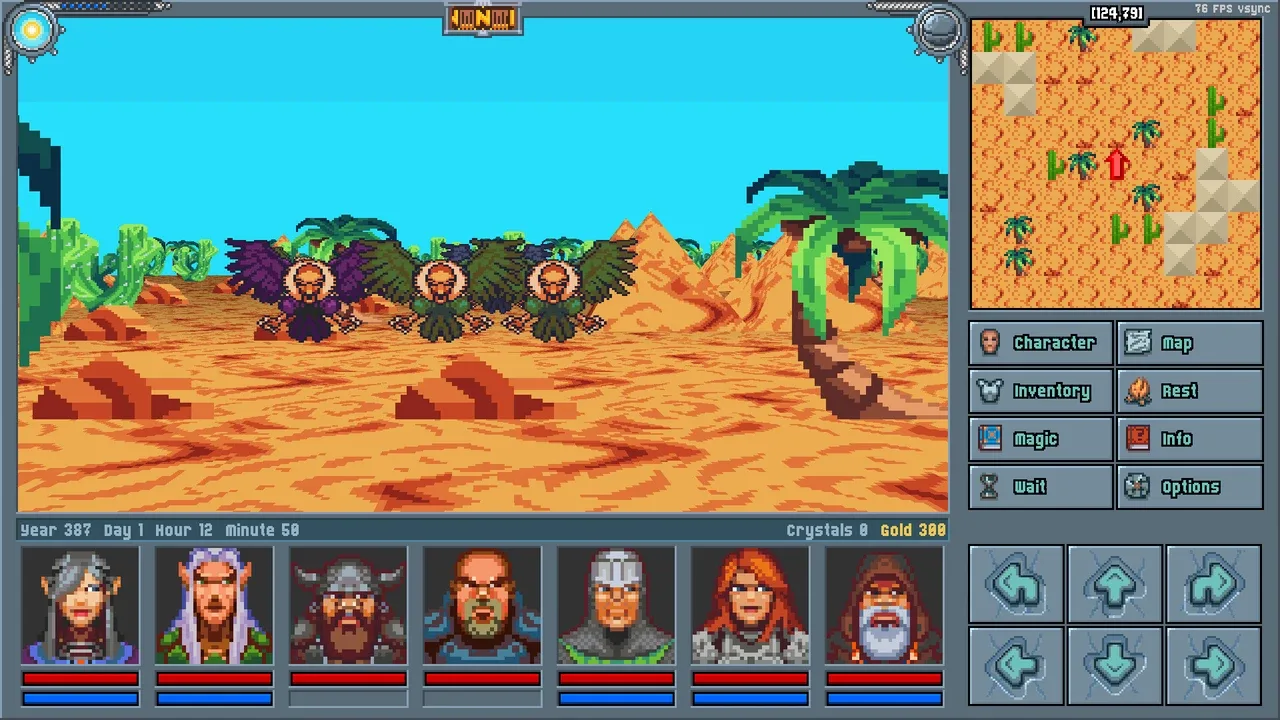Screen dimensions: 1280x720
Task: Open the Inventory screen
Action: click(1040, 391)
